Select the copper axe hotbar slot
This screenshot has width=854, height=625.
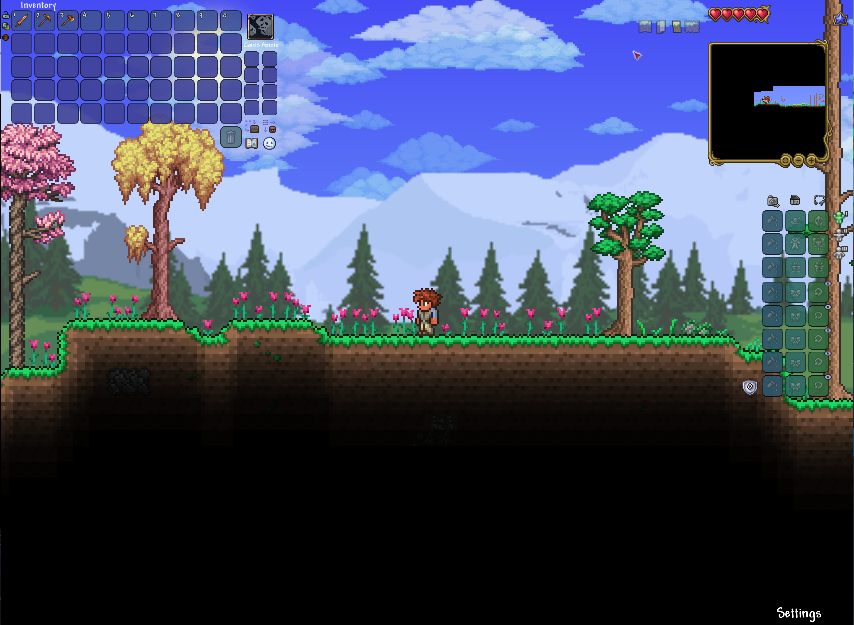68,20
